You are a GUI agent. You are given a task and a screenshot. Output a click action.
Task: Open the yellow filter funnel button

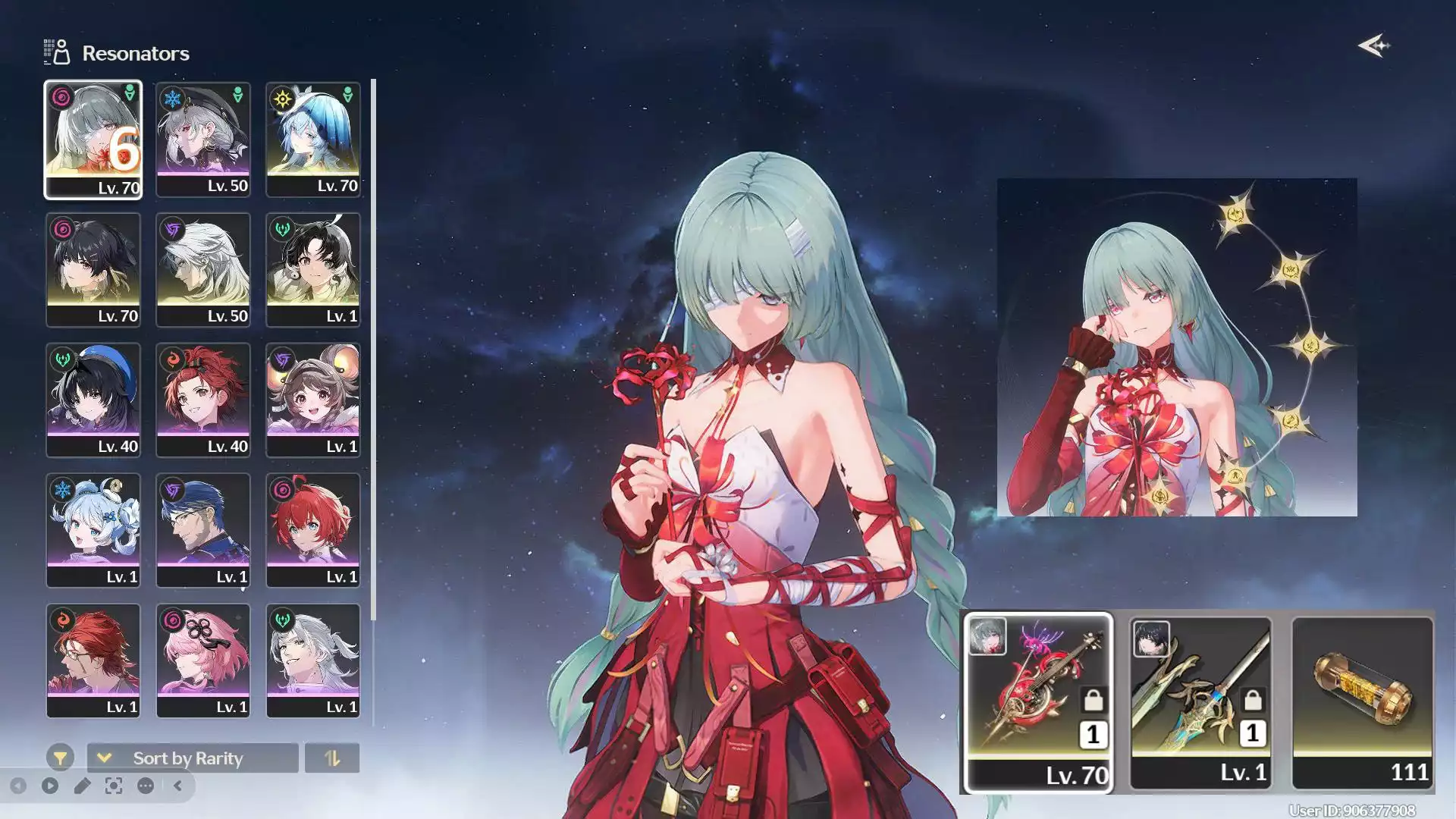[60, 758]
